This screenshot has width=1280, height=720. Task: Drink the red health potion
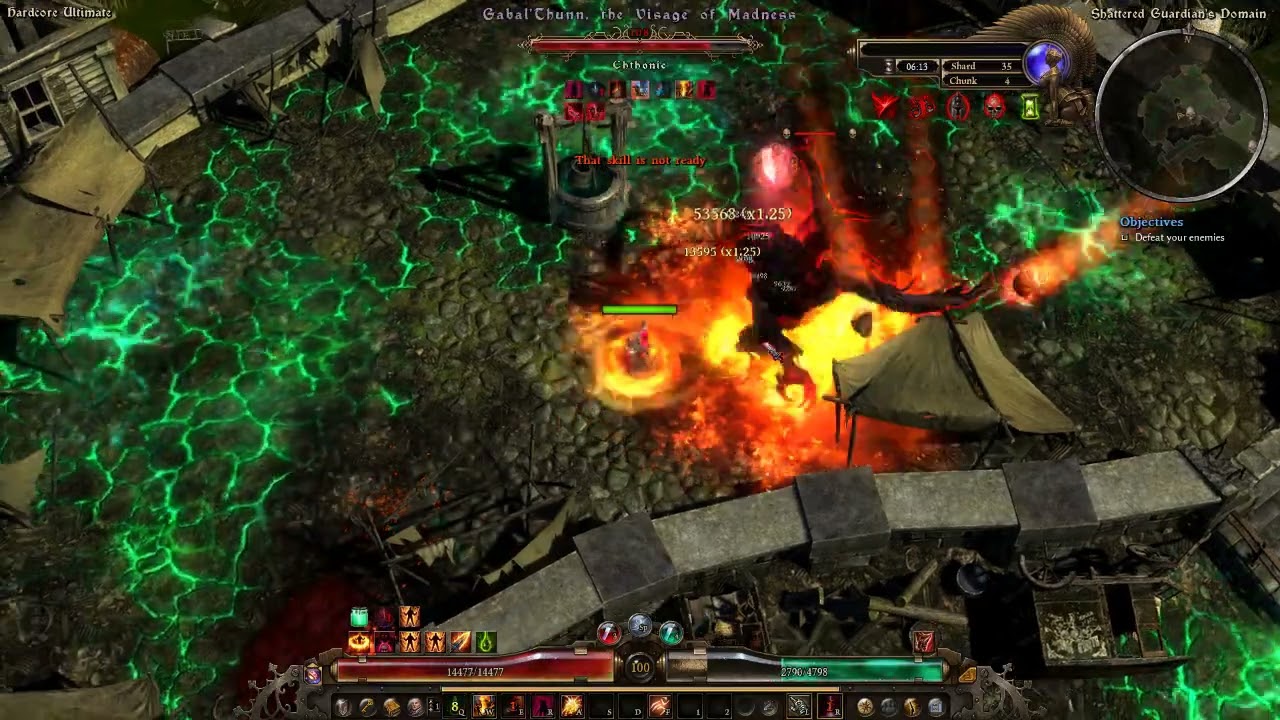tap(608, 632)
